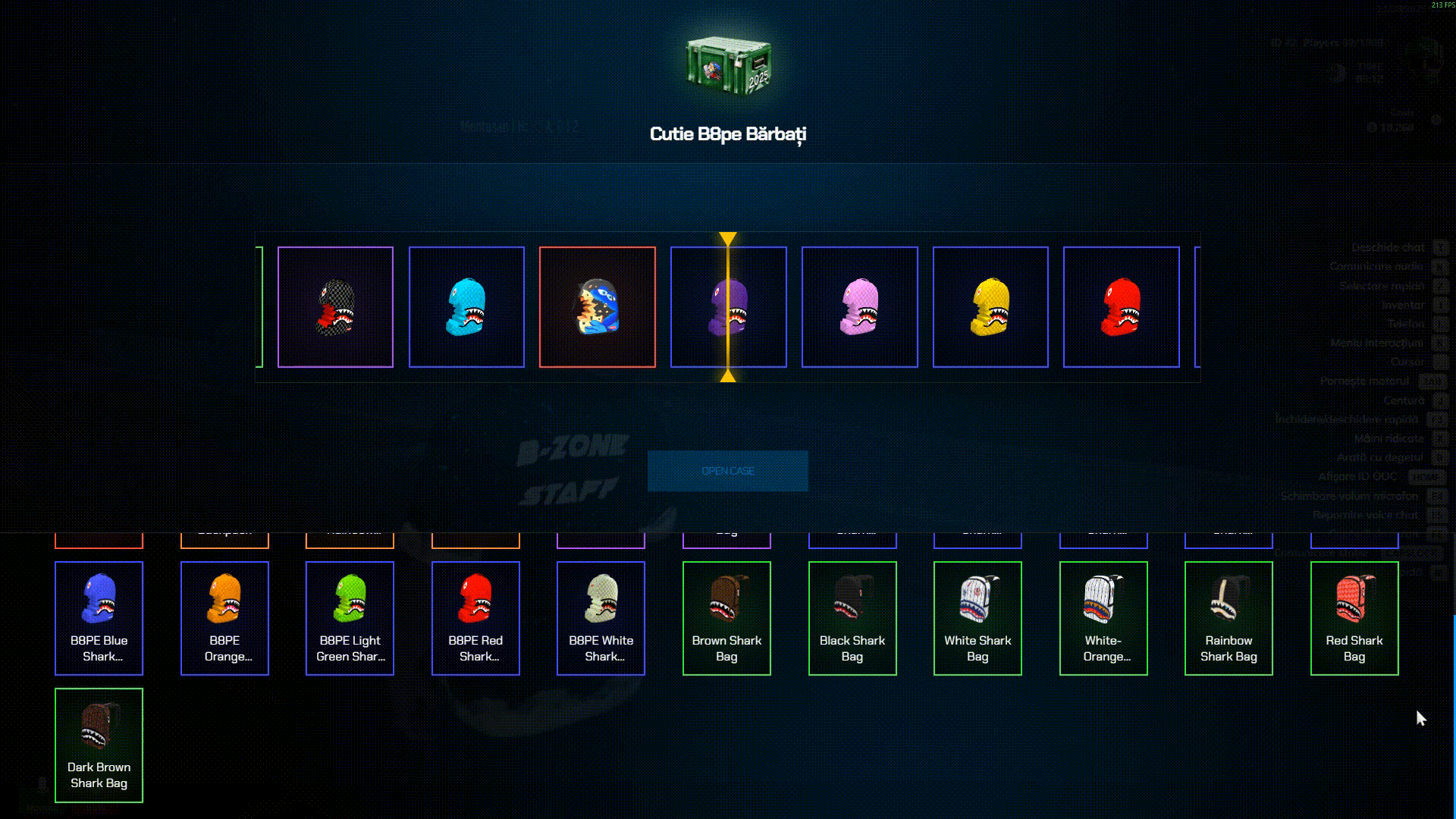Click the Black Shark Bag tile
Viewport: 1456px width, 819px height.
852,617
